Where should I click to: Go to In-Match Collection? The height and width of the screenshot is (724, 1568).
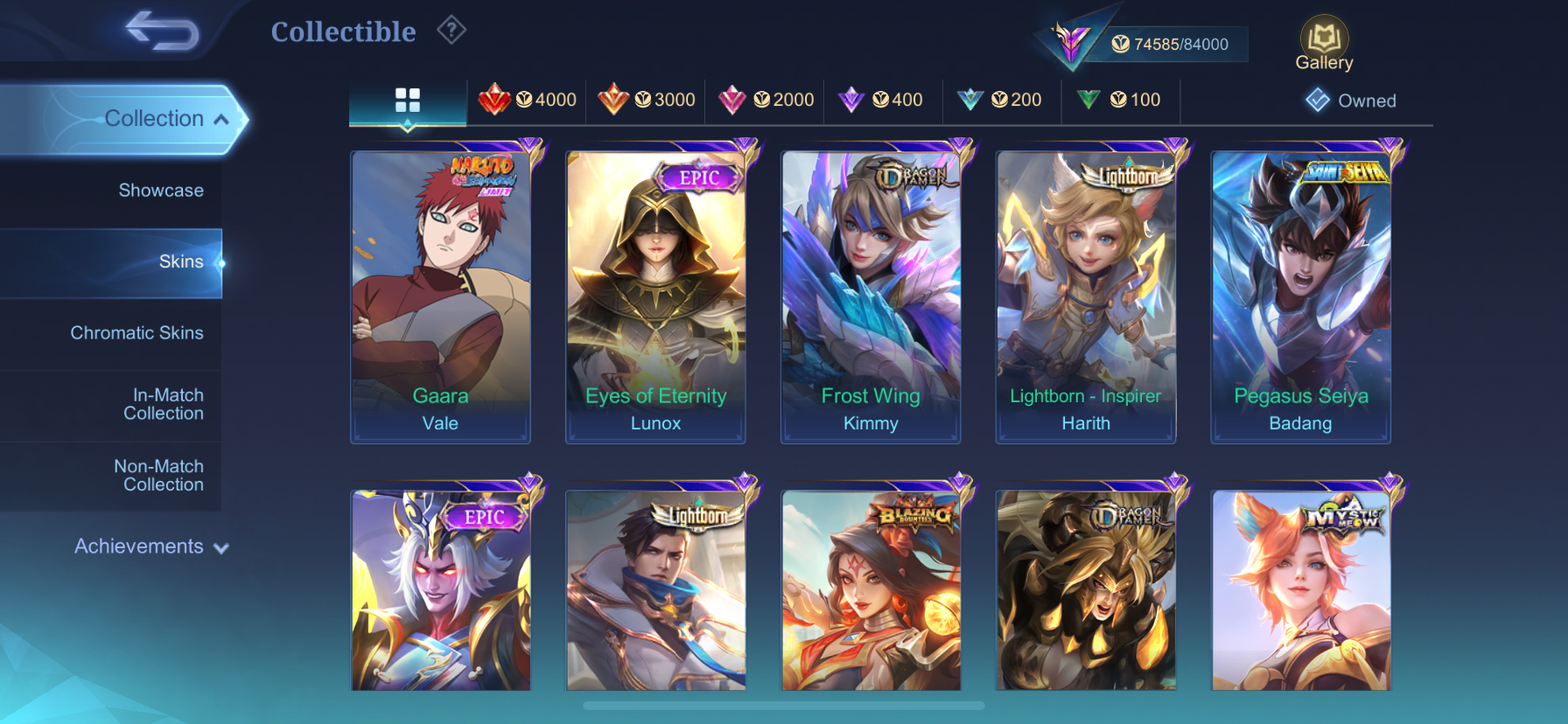[x=164, y=404]
